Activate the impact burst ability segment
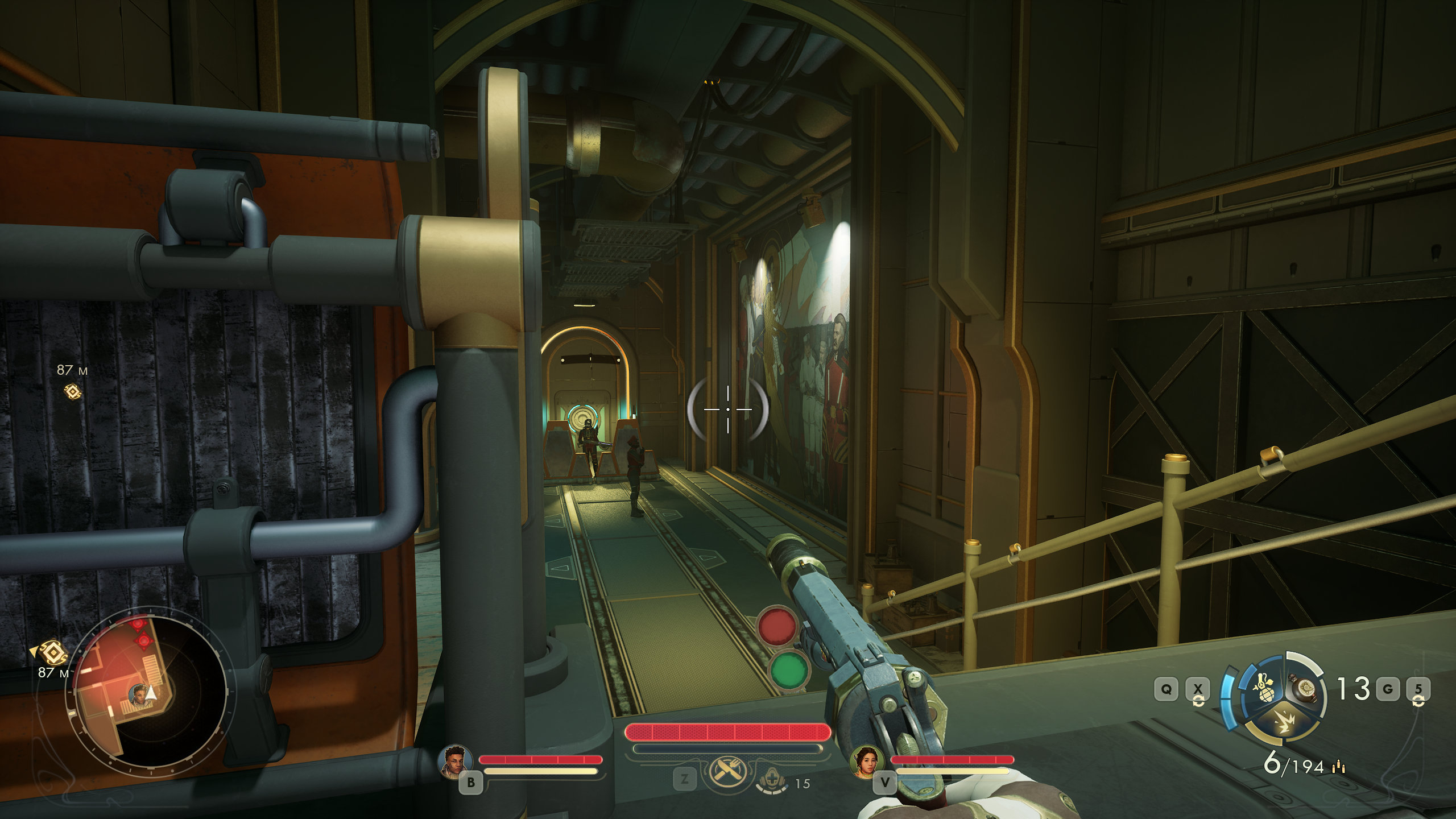This screenshot has height=819, width=1456. pyautogui.click(x=1283, y=724)
